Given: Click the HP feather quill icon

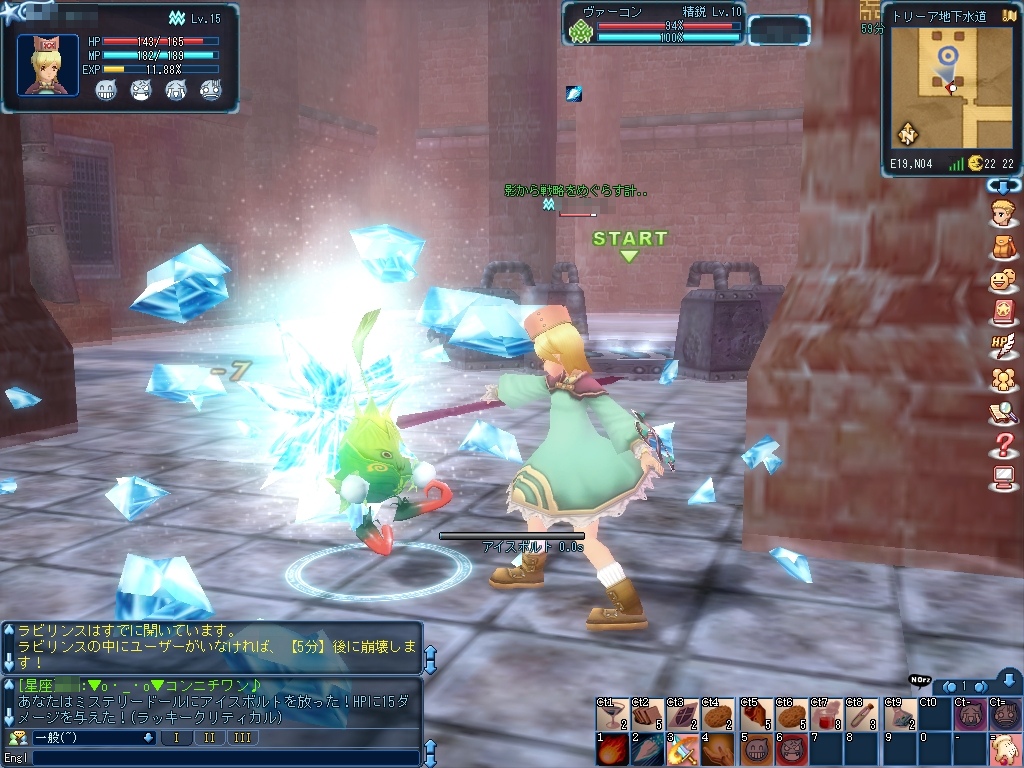Looking at the screenshot, I should pyautogui.click(x=1001, y=346).
